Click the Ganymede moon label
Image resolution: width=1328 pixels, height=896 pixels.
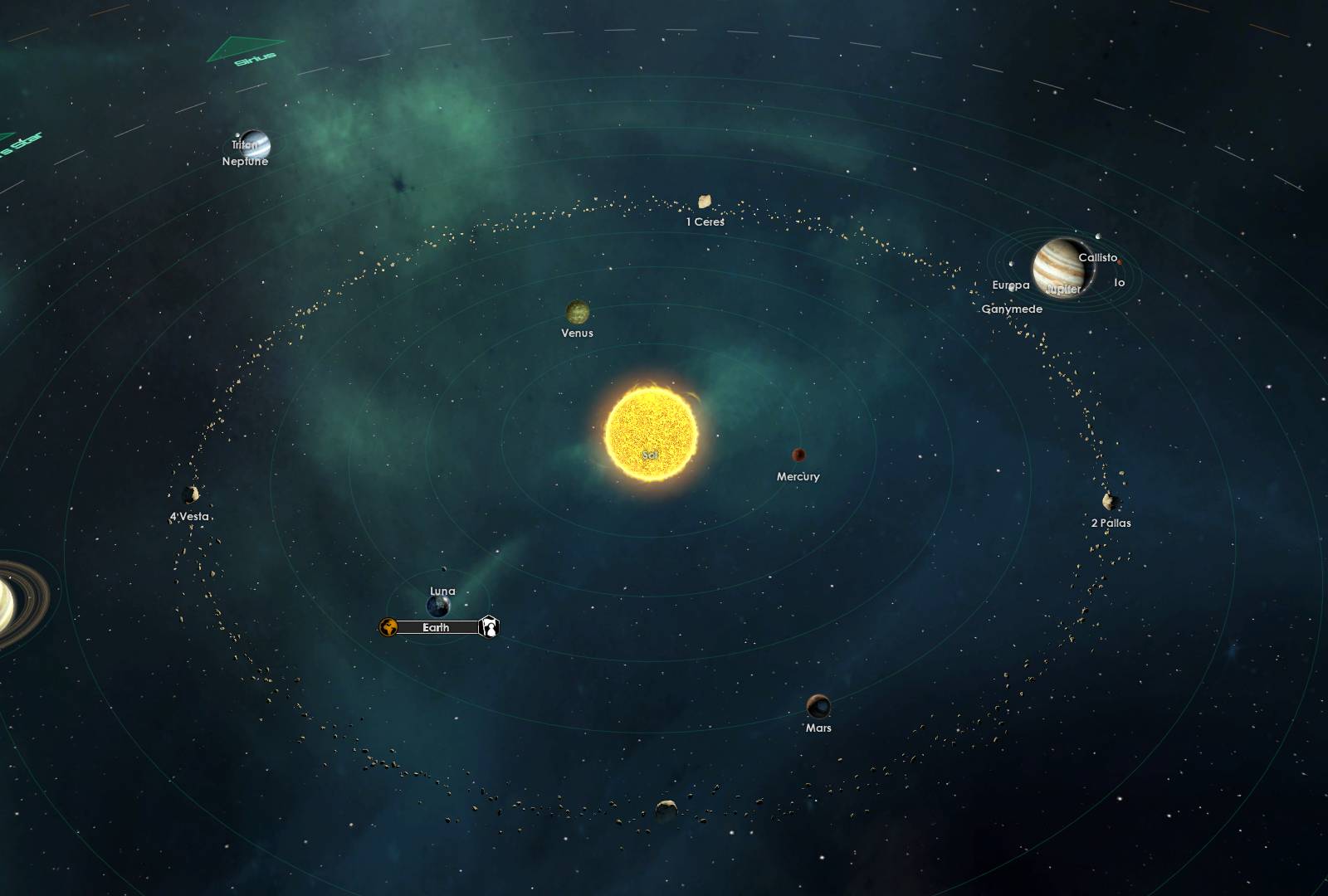click(1013, 310)
